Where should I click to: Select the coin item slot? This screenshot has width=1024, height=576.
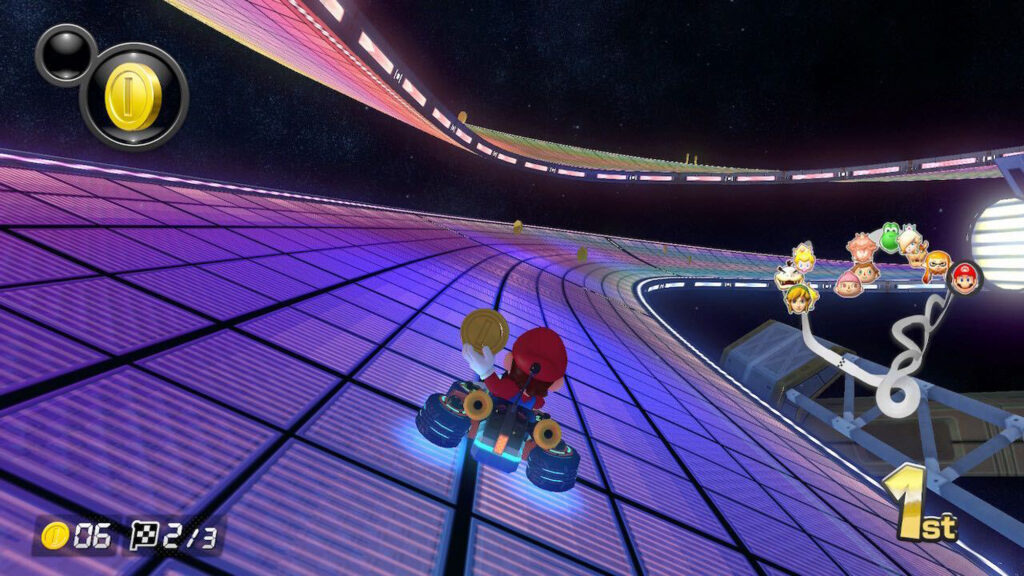point(134,96)
